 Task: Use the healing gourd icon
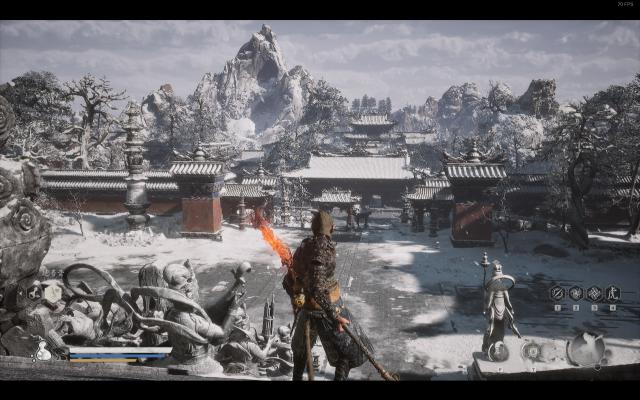(42, 351)
